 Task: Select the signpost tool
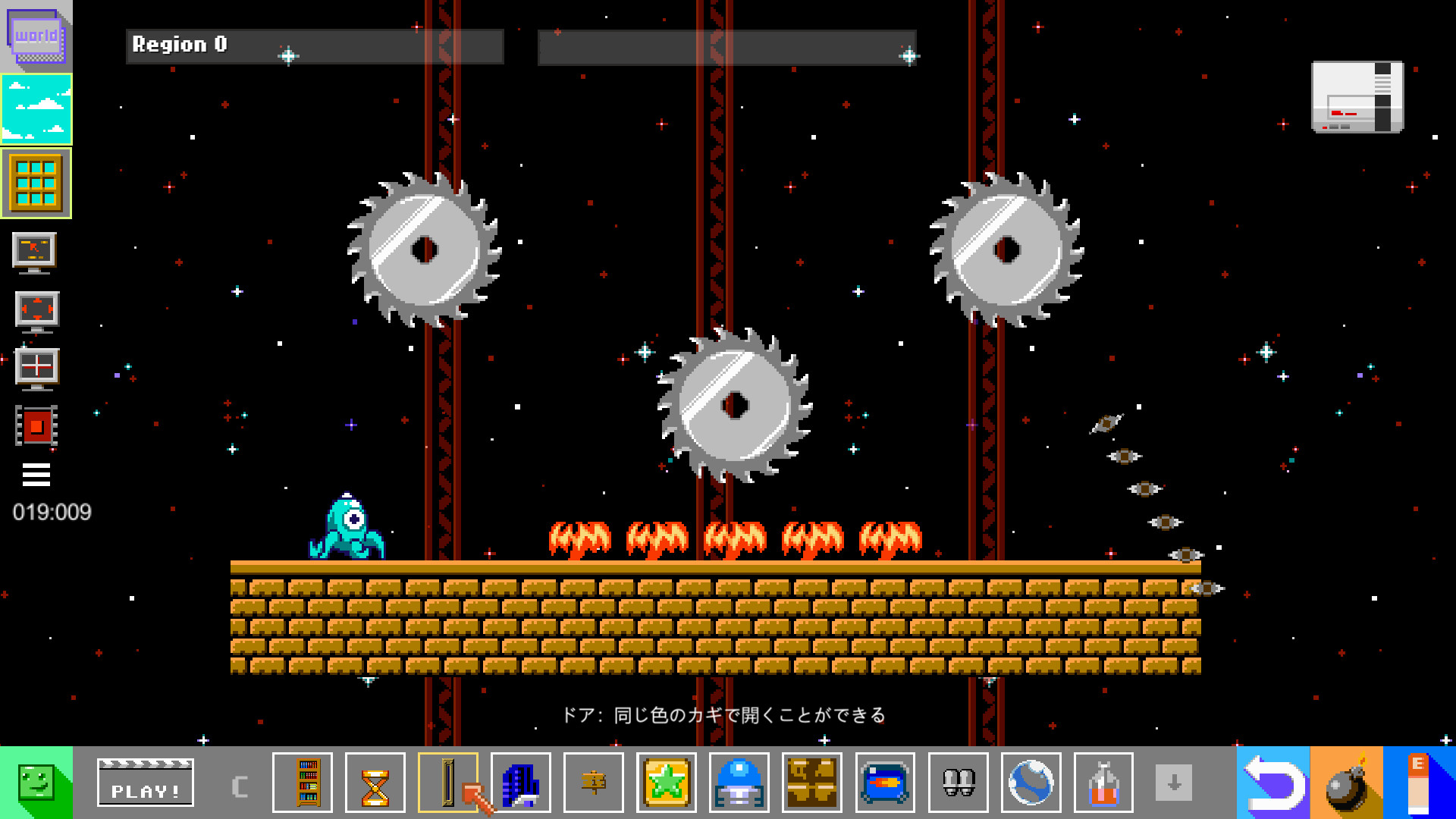pos(594,783)
